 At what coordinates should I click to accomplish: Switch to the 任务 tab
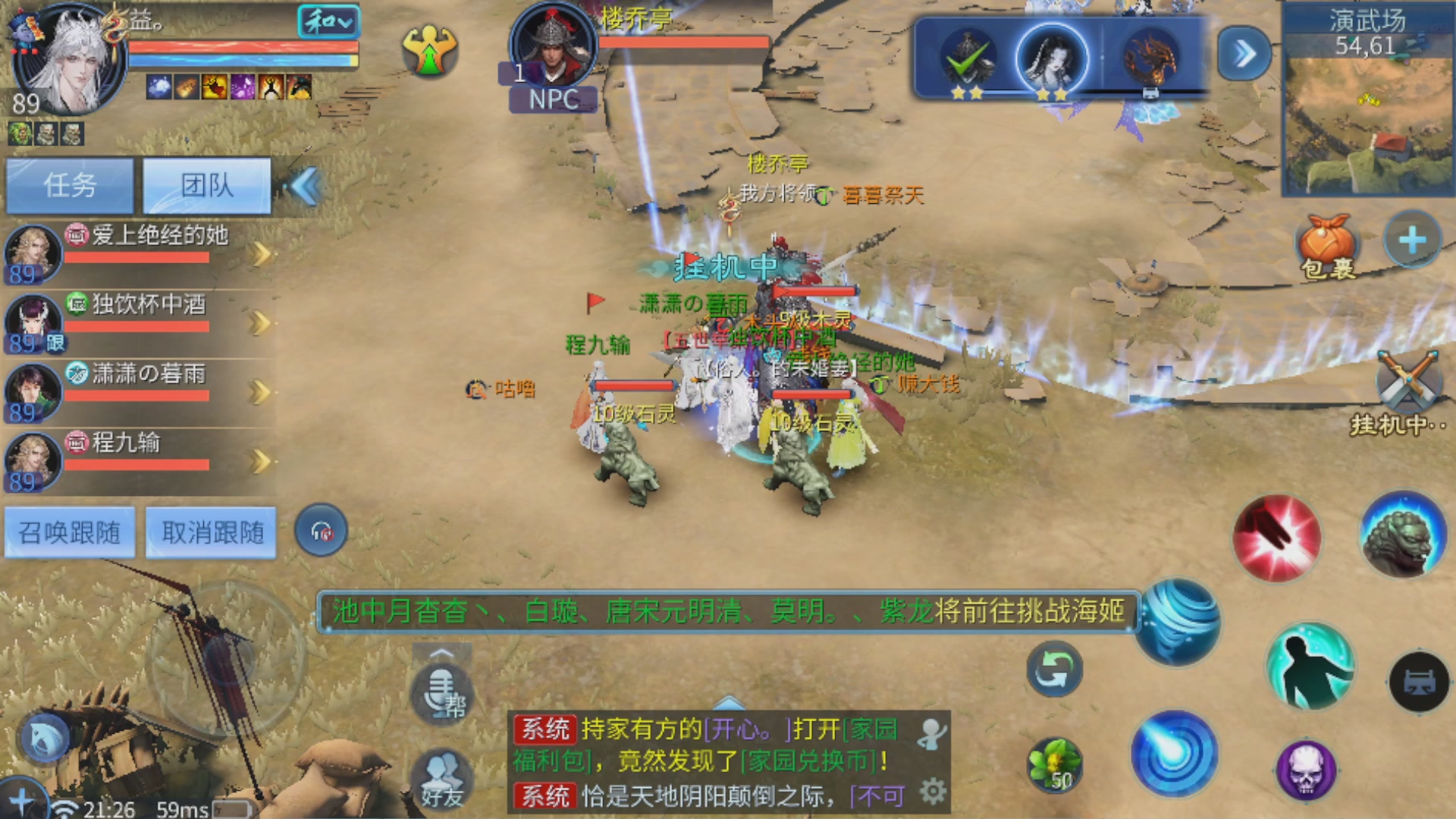(x=70, y=186)
